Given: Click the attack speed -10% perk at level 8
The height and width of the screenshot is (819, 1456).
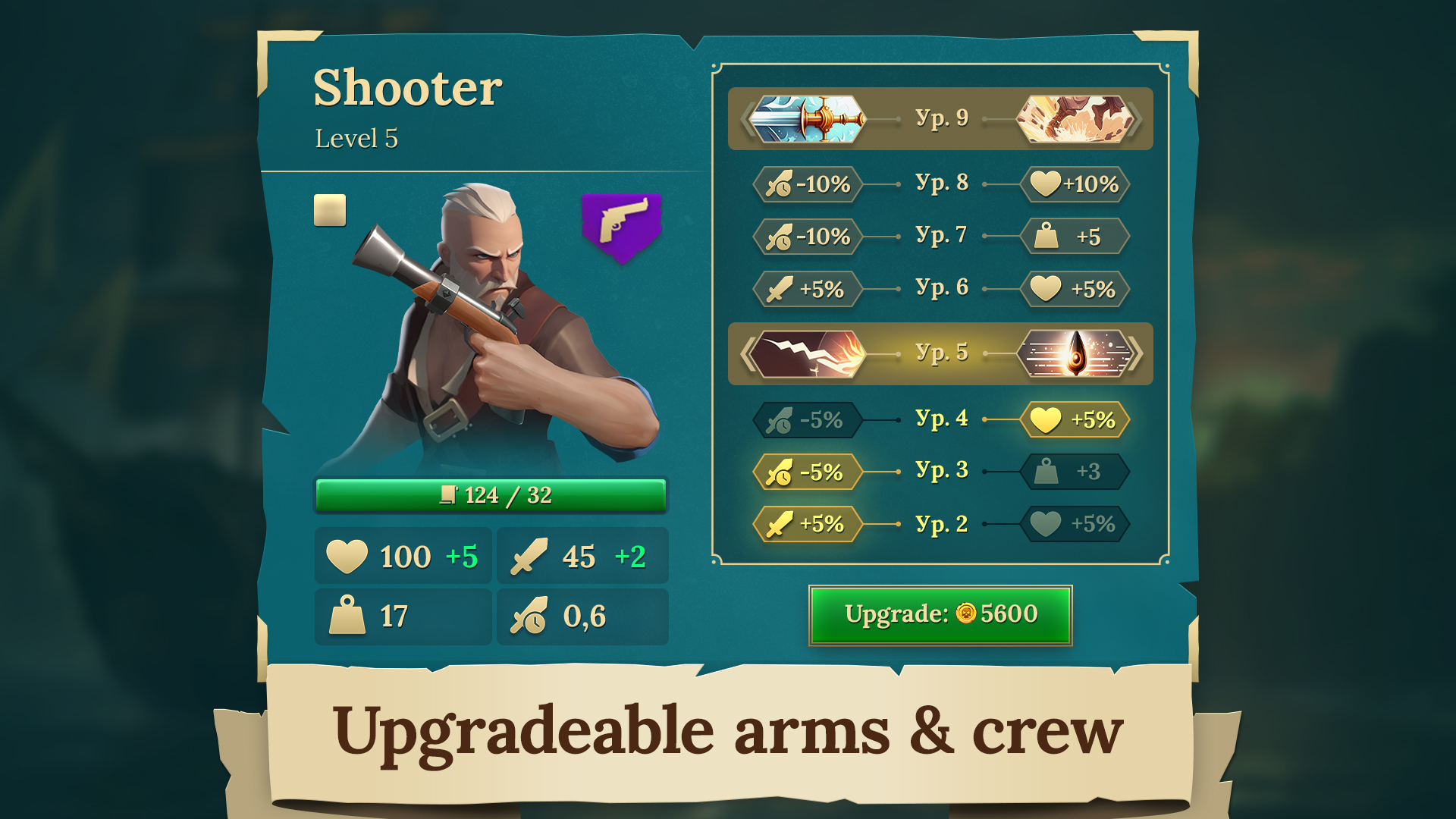Looking at the screenshot, I should (x=806, y=184).
